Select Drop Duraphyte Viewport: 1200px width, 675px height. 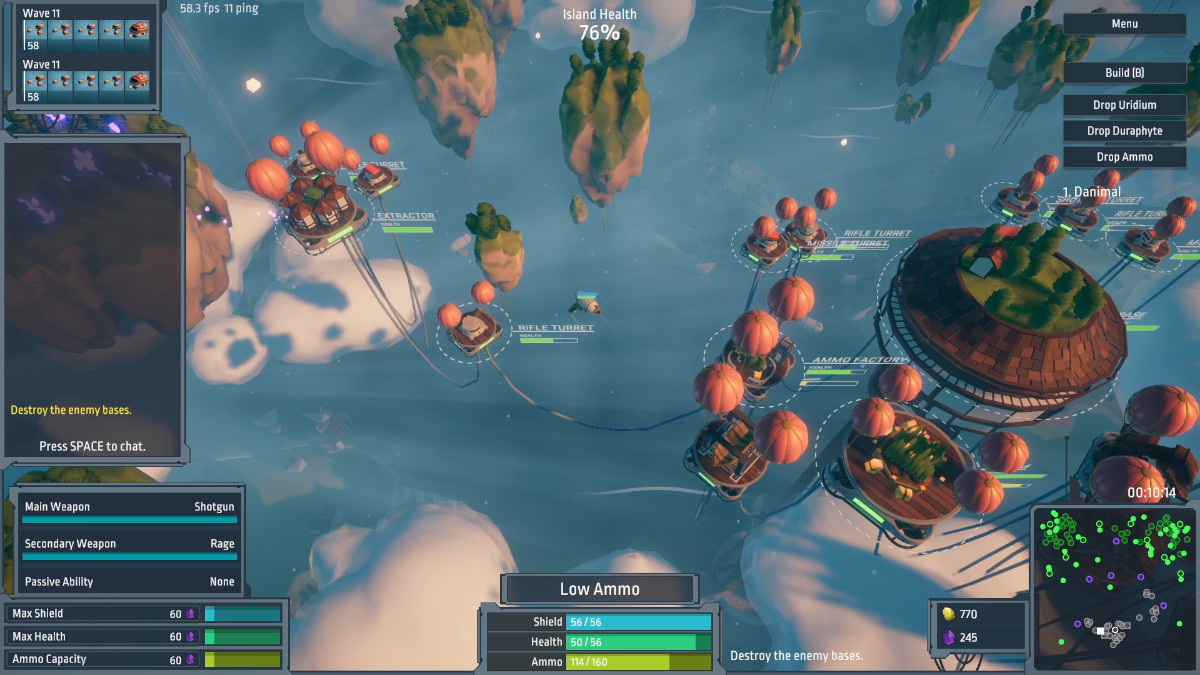coord(1124,131)
